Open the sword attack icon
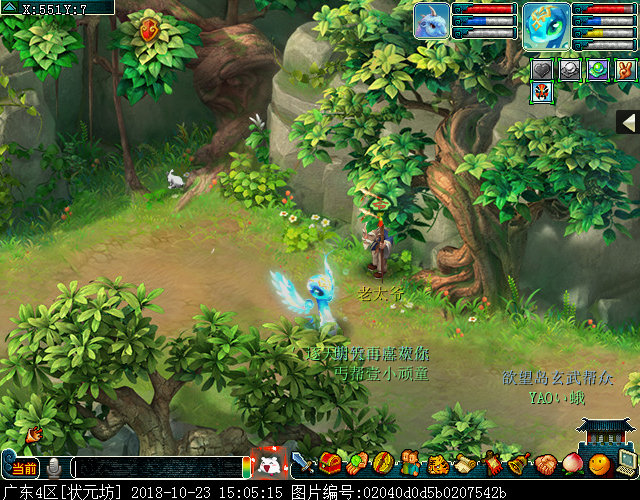 303,463
